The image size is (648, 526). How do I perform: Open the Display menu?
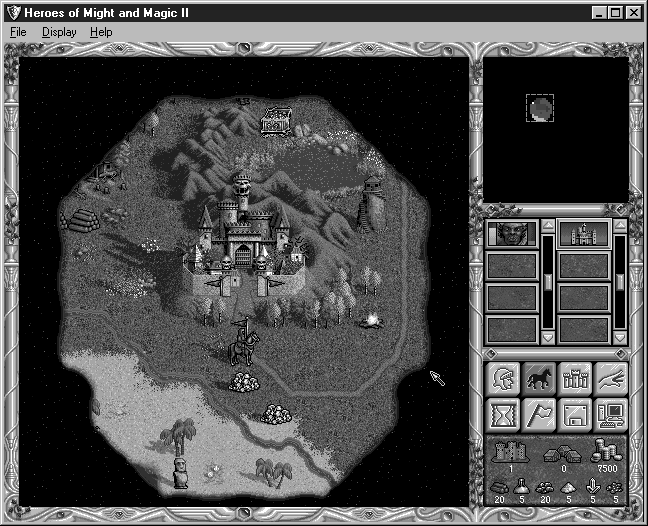[x=58, y=32]
